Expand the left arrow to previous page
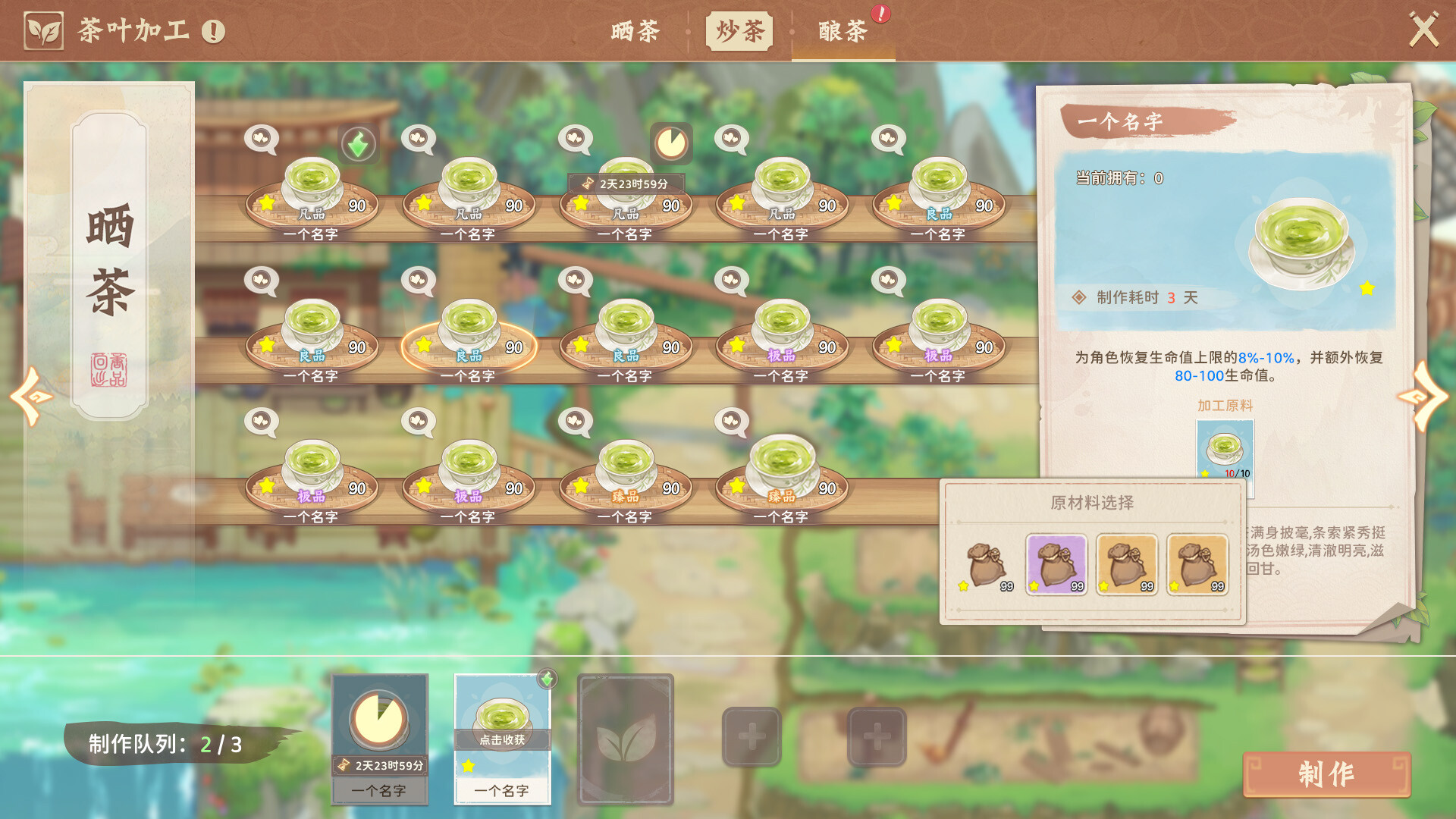Screen dimensions: 1456x819 pyautogui.click(x=30, y=396)
